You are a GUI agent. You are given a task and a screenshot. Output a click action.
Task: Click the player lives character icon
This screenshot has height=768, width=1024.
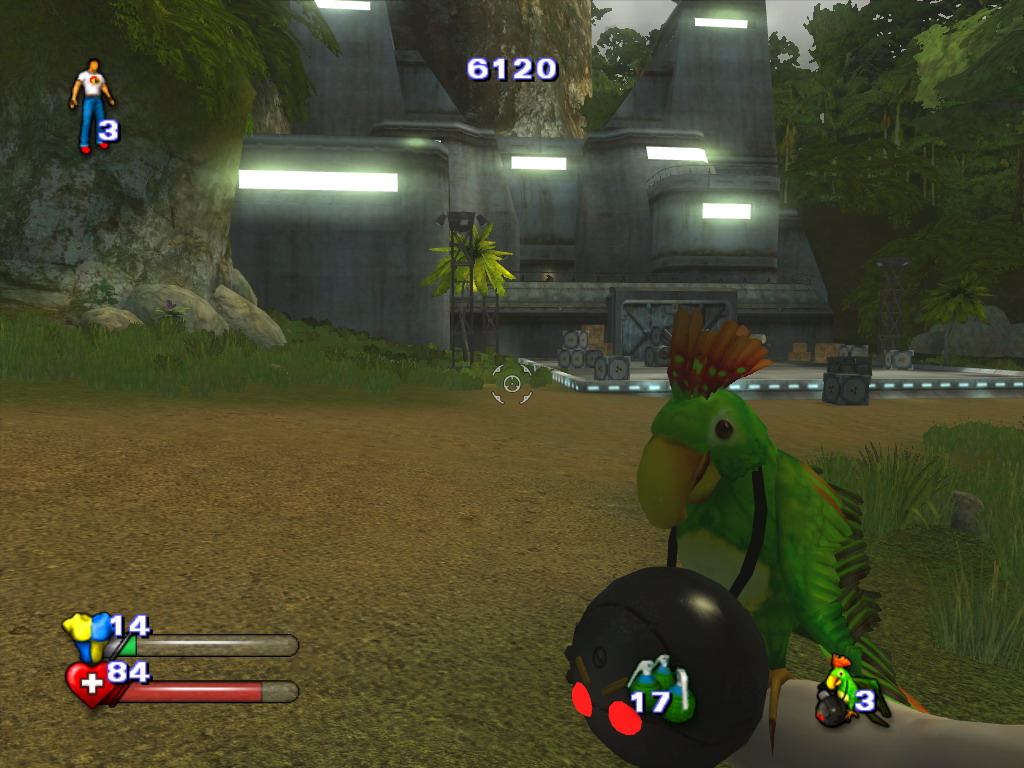tap(91, 104)
